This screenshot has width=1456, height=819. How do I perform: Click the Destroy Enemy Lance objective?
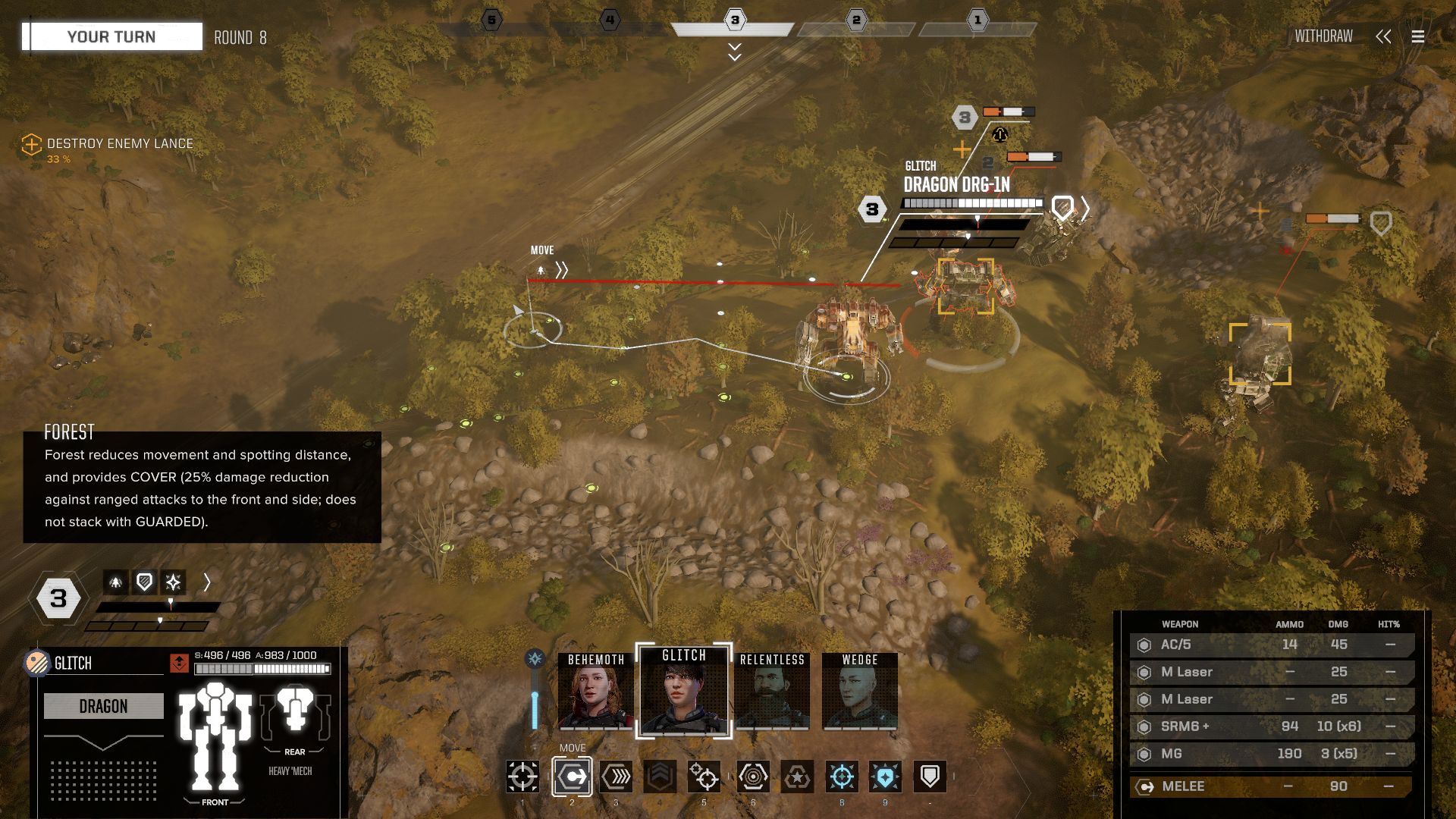pos(119,143)
